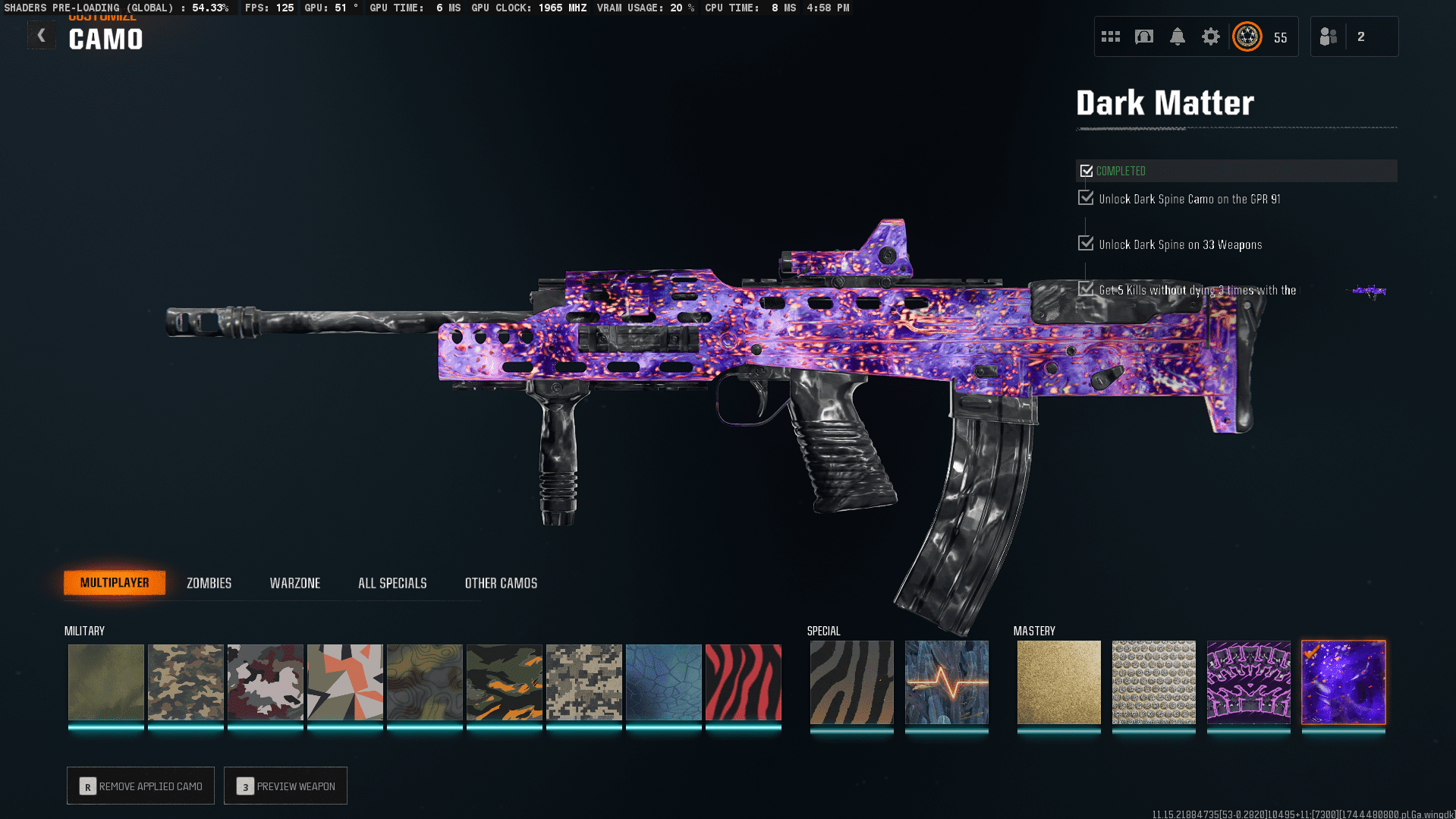Choose the Diamond mastery camo swatch
Screen dimensions: 1456x819
(x=1153, y=682)
